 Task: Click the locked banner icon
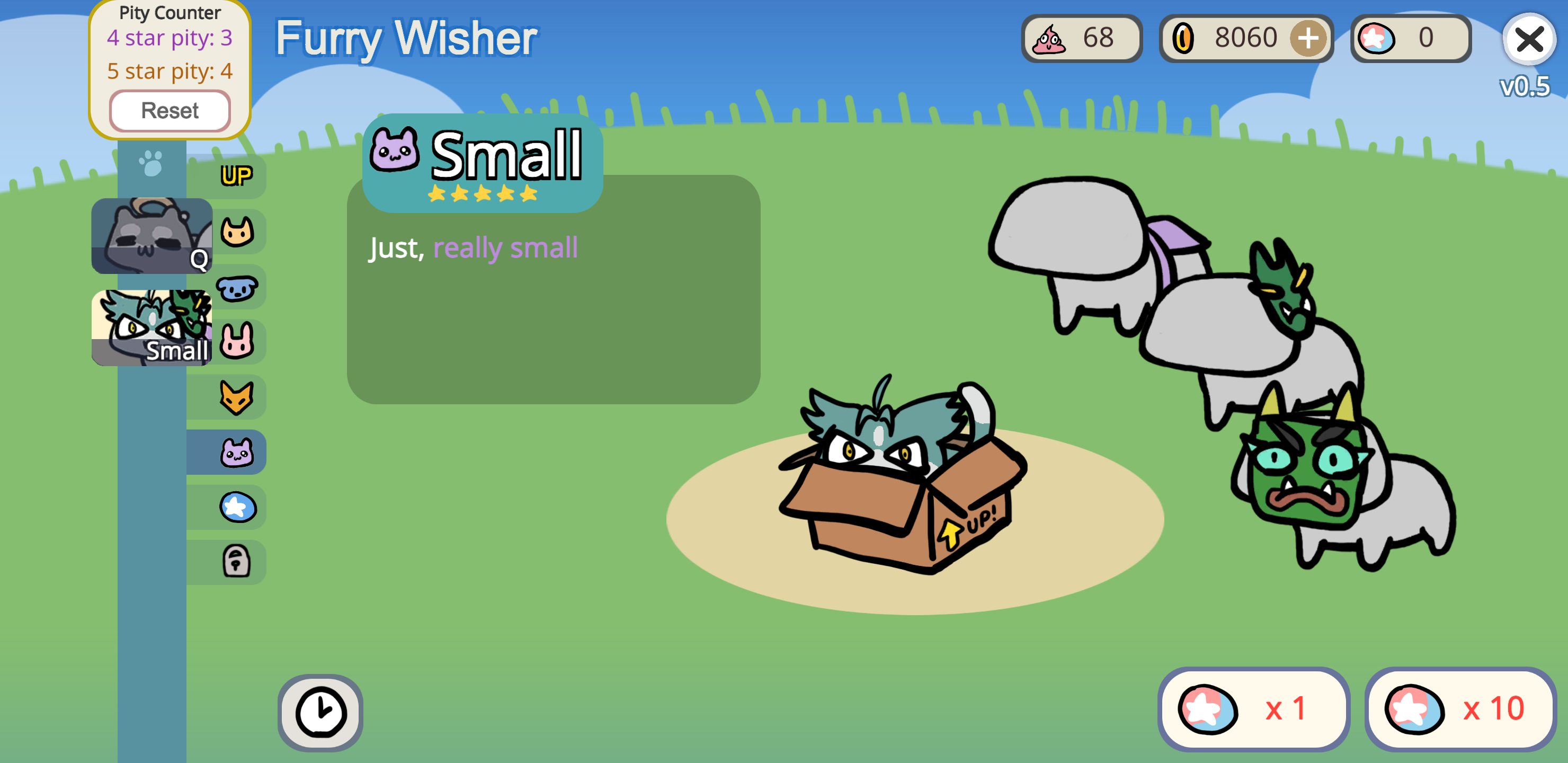238,561
